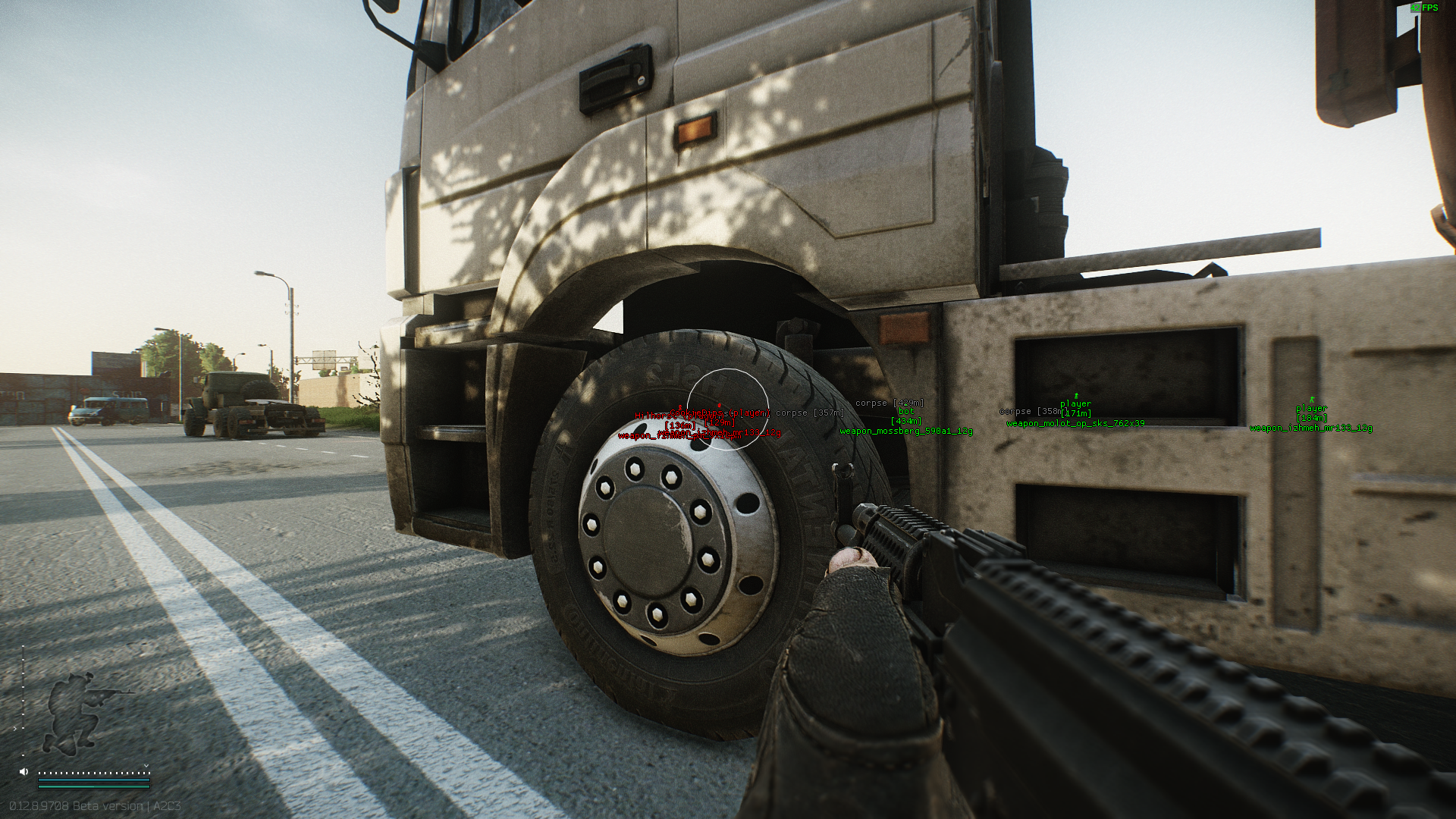The width and height of the screenshot is (1456, 819).
Task: Click the speaker noise-level icon
Action: [x=24, y=771]
